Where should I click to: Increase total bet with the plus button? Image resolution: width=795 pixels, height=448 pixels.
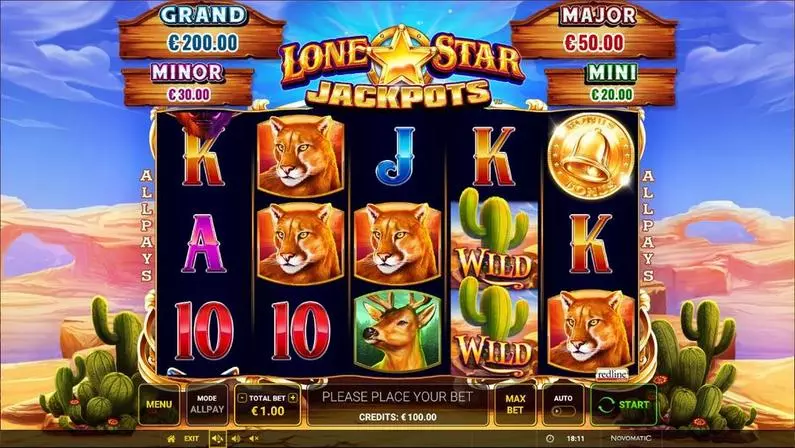pos(293,397)
